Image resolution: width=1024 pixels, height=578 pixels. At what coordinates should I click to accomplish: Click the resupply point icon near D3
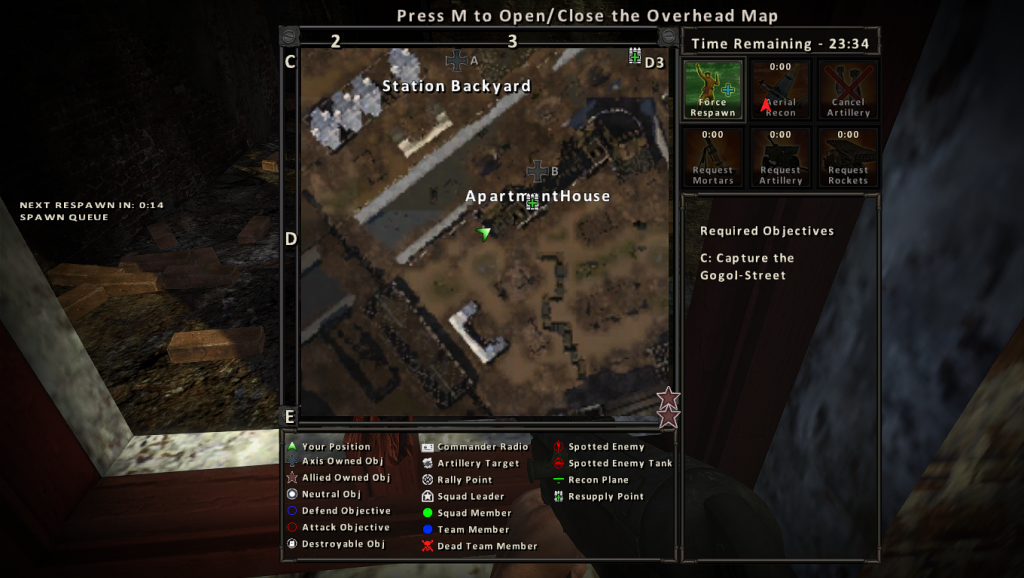tap(634, 56)
